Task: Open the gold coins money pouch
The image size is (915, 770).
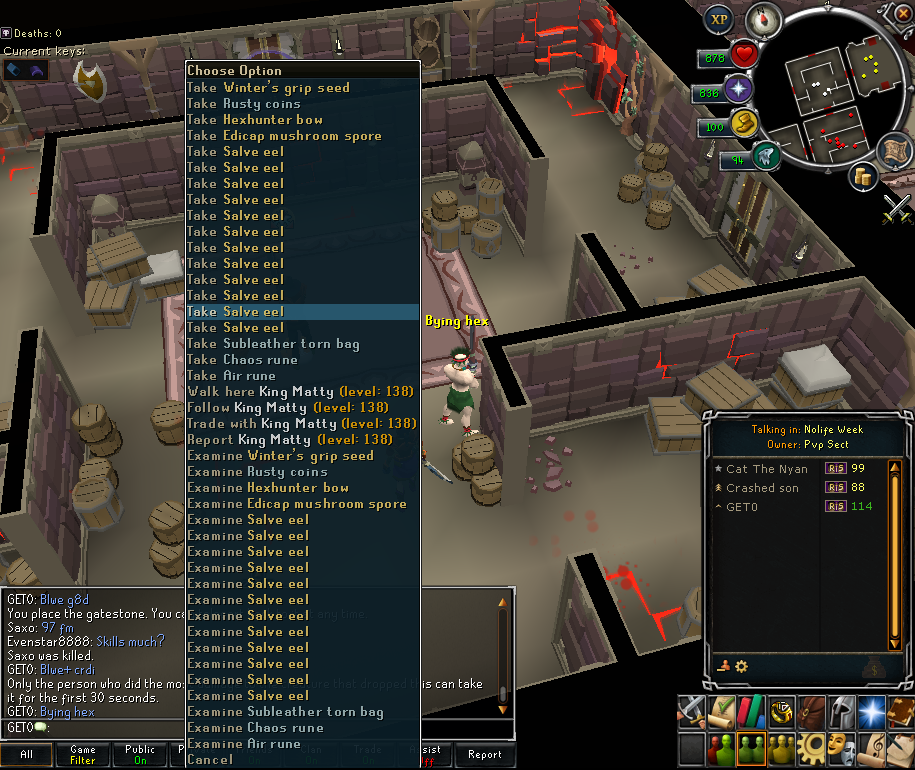Action: click(x=865, y=177)
